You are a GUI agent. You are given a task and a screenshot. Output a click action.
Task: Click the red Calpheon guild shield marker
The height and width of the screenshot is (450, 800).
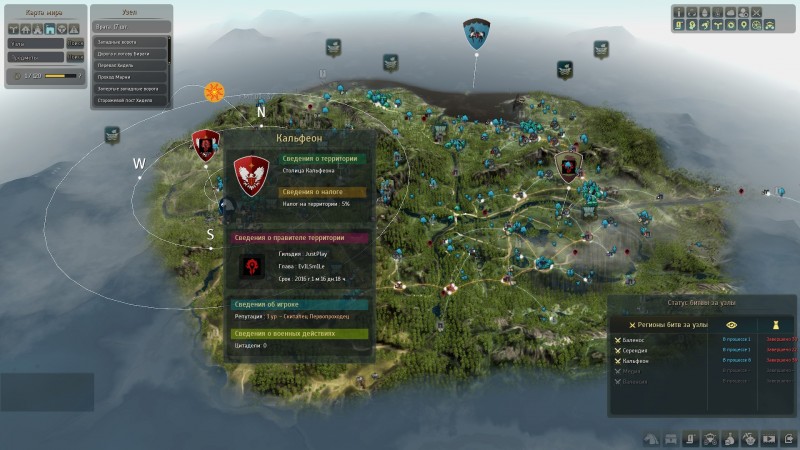coord(205,146)
